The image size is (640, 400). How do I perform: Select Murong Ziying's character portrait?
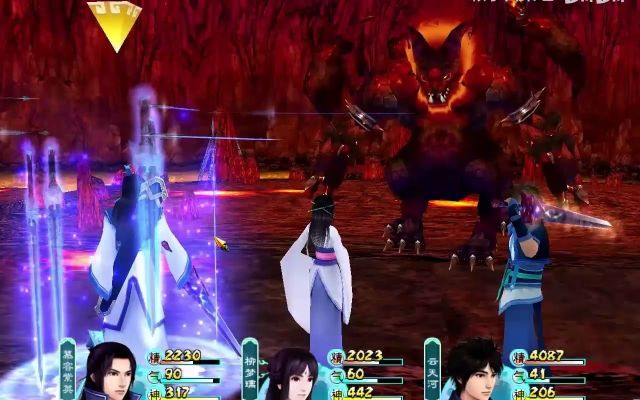tap(113, 375)
